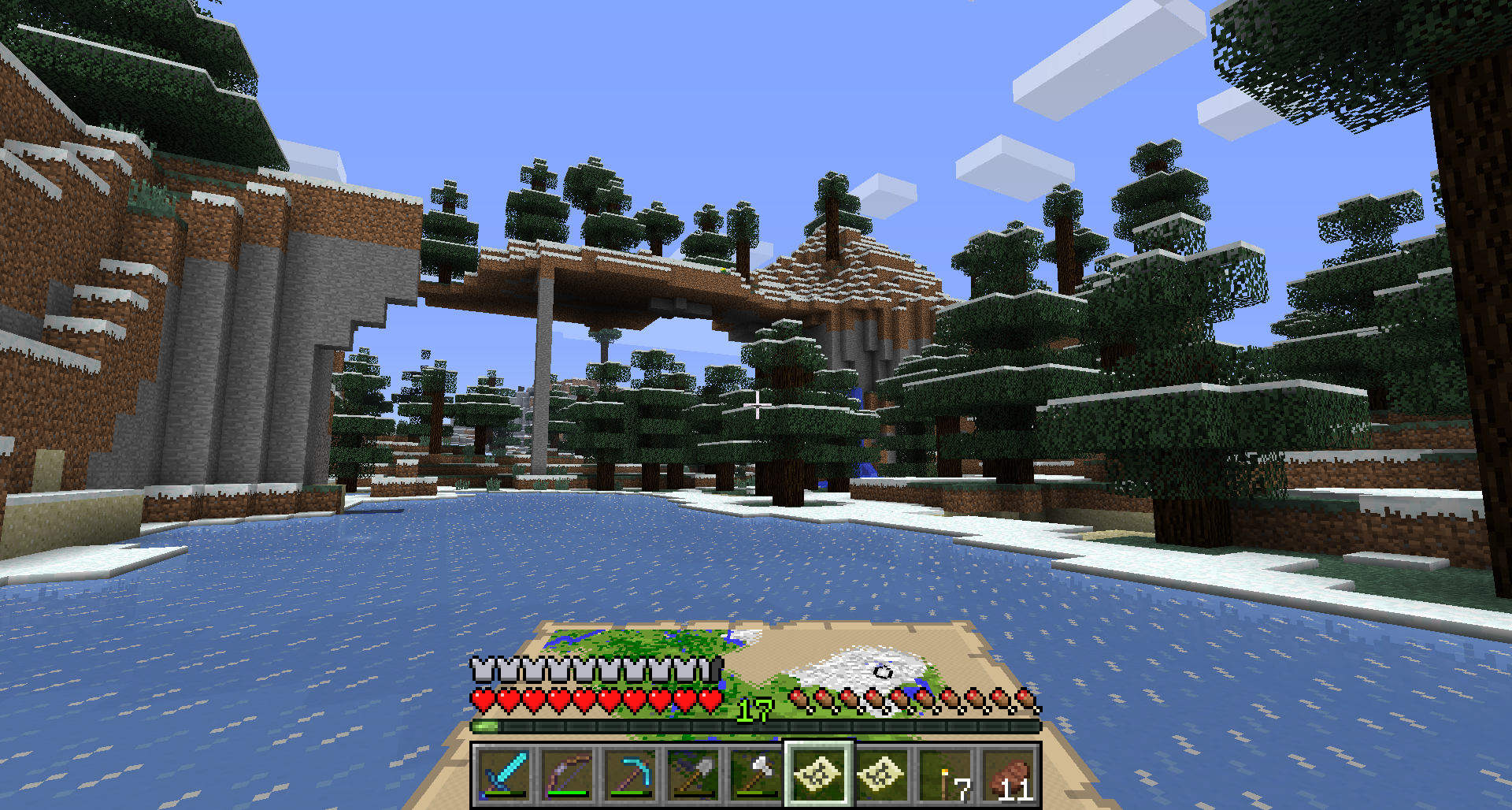Pick the torch stack of 7
This screenshot has height=810, width=1512.
point(945,775)
